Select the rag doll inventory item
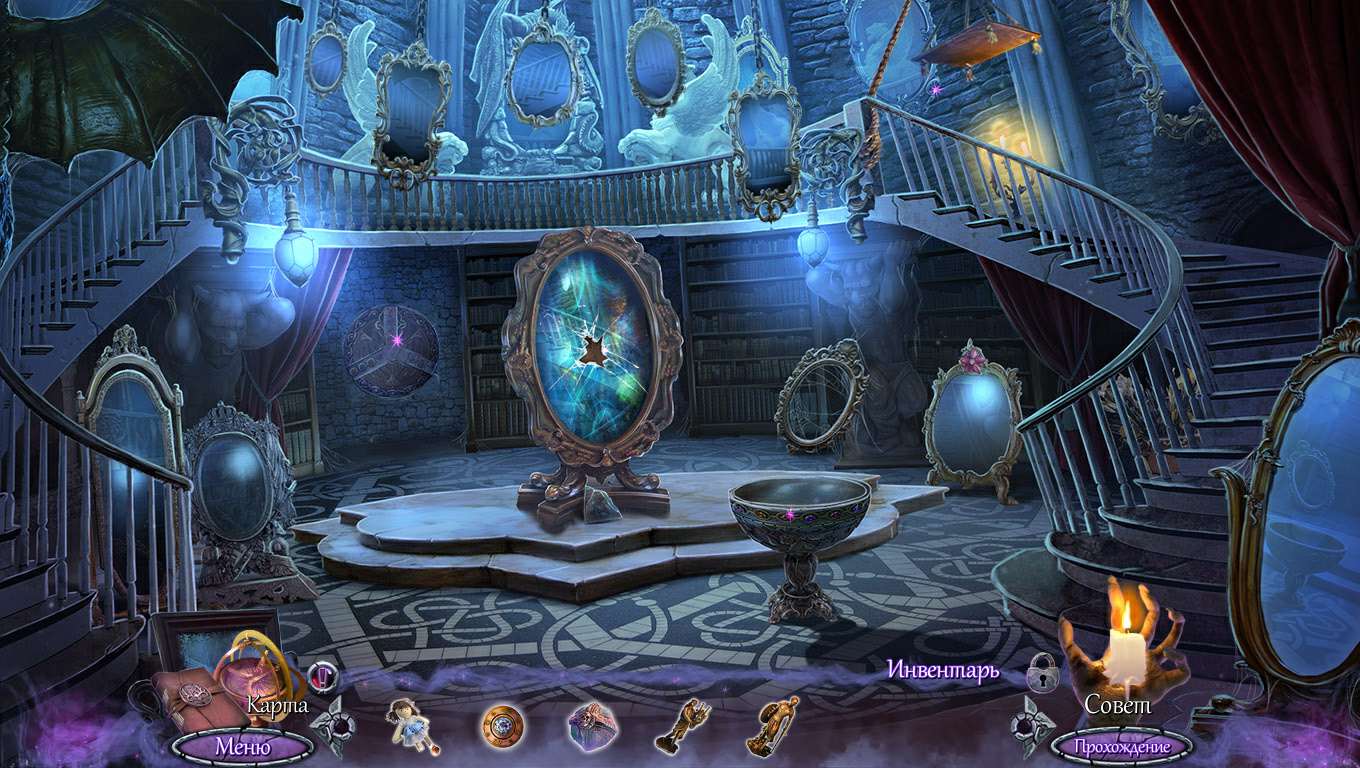 408,724
